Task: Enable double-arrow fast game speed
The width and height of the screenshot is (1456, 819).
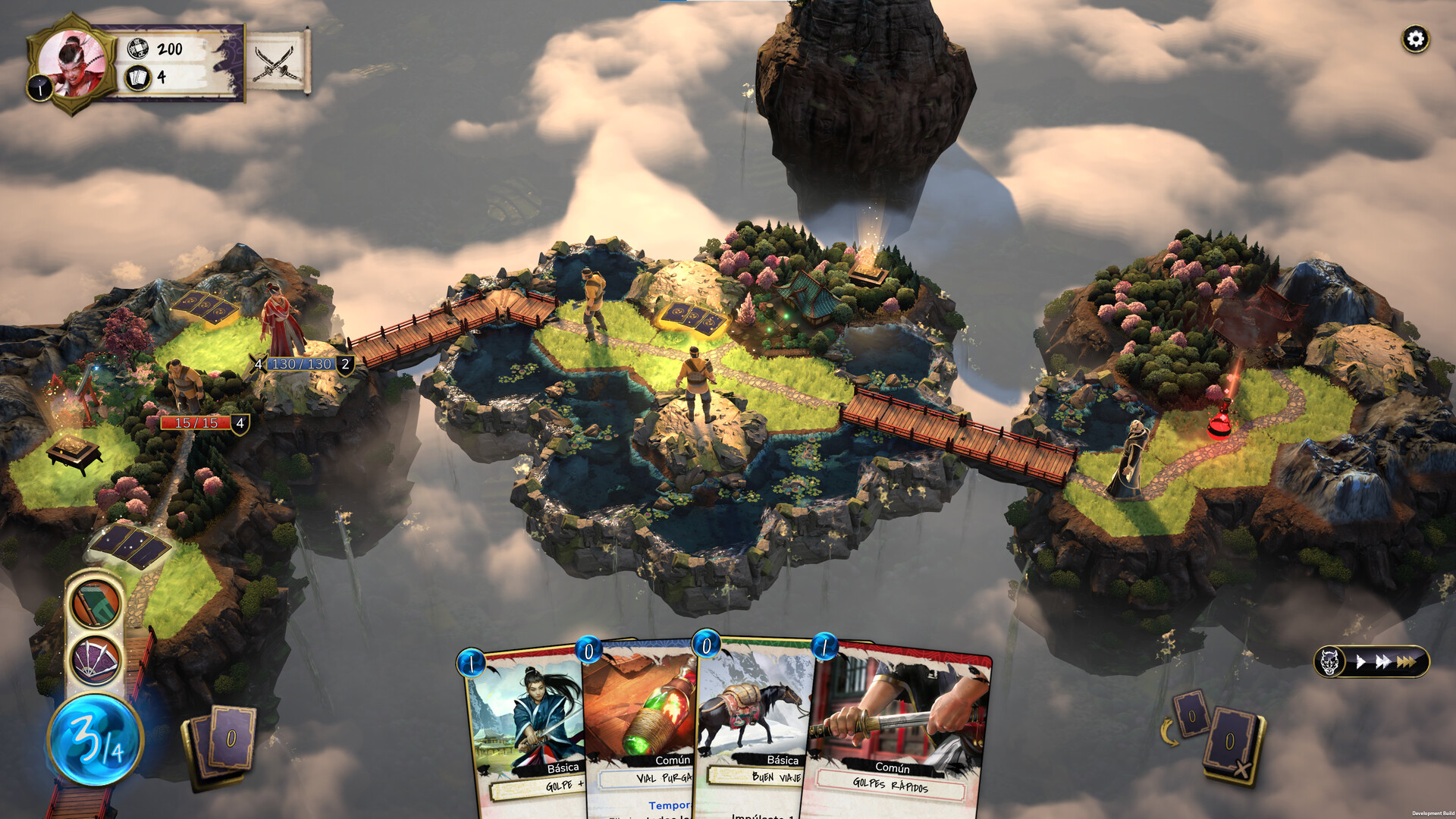Action: [1382, 661]
